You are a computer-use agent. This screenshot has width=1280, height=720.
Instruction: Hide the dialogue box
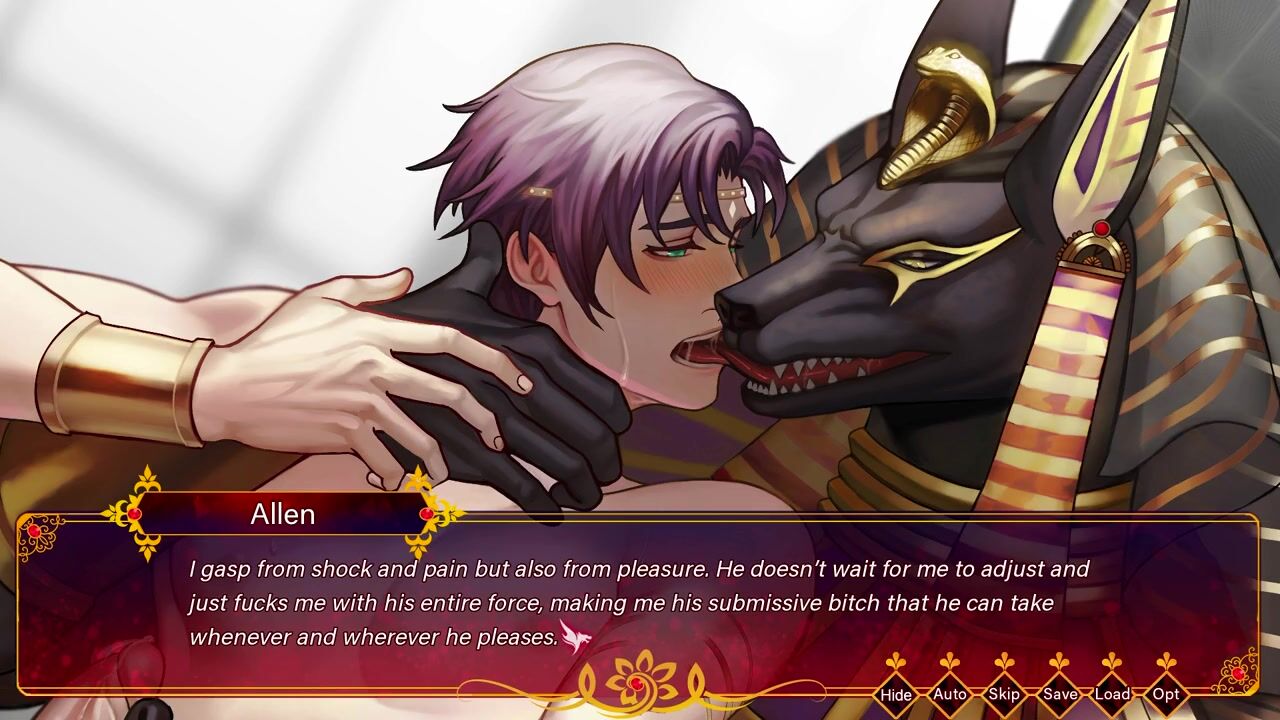coord(896,694)
